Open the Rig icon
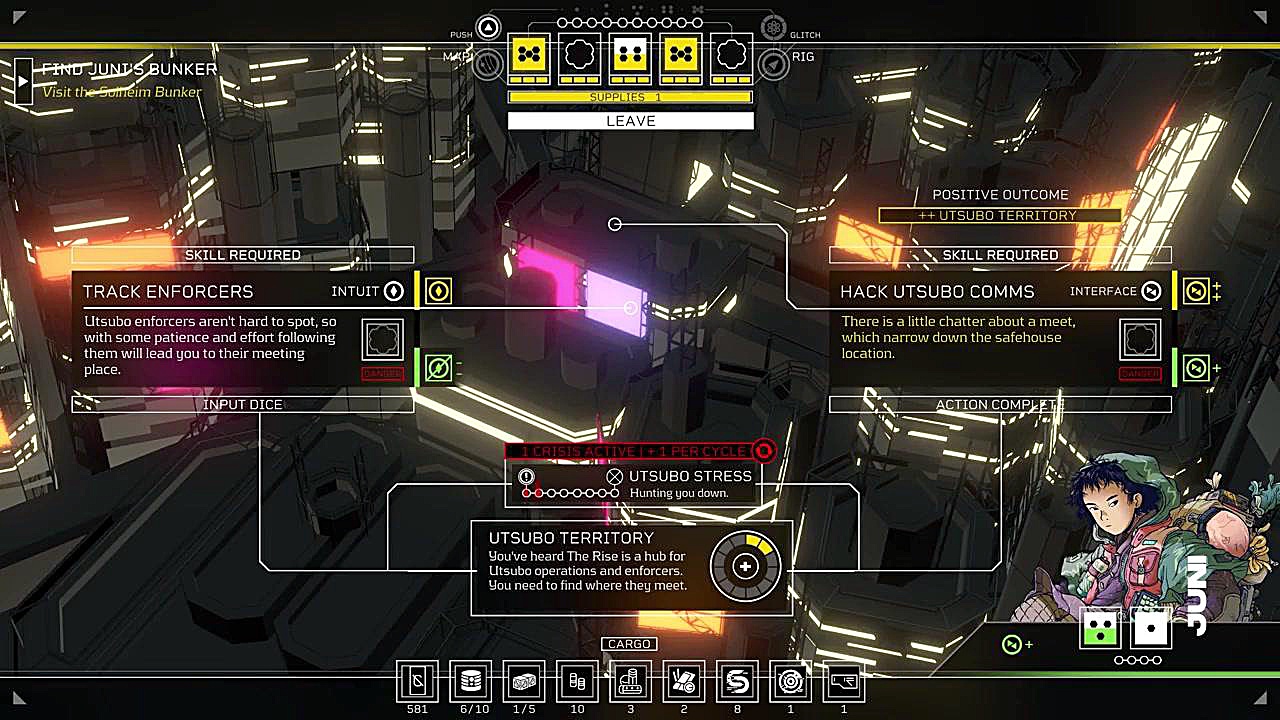 coord(773,64)
